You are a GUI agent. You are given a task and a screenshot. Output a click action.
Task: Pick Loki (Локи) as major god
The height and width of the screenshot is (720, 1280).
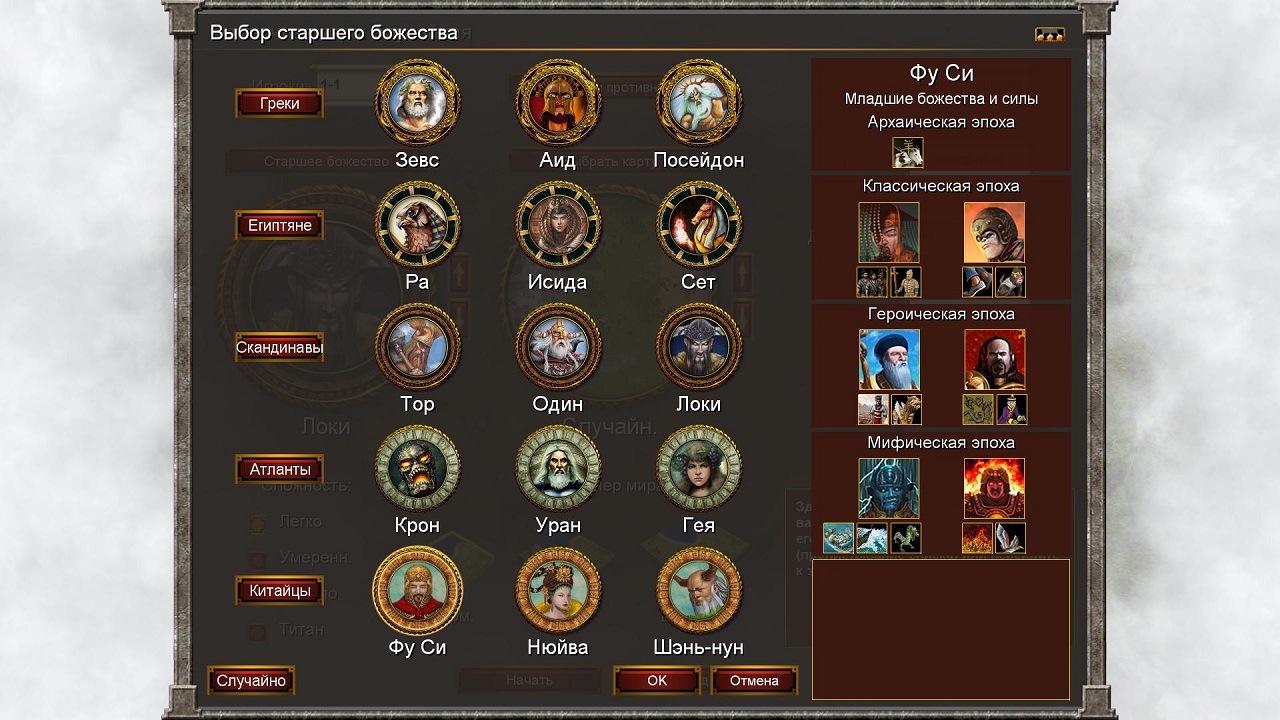tap(699, 347)
